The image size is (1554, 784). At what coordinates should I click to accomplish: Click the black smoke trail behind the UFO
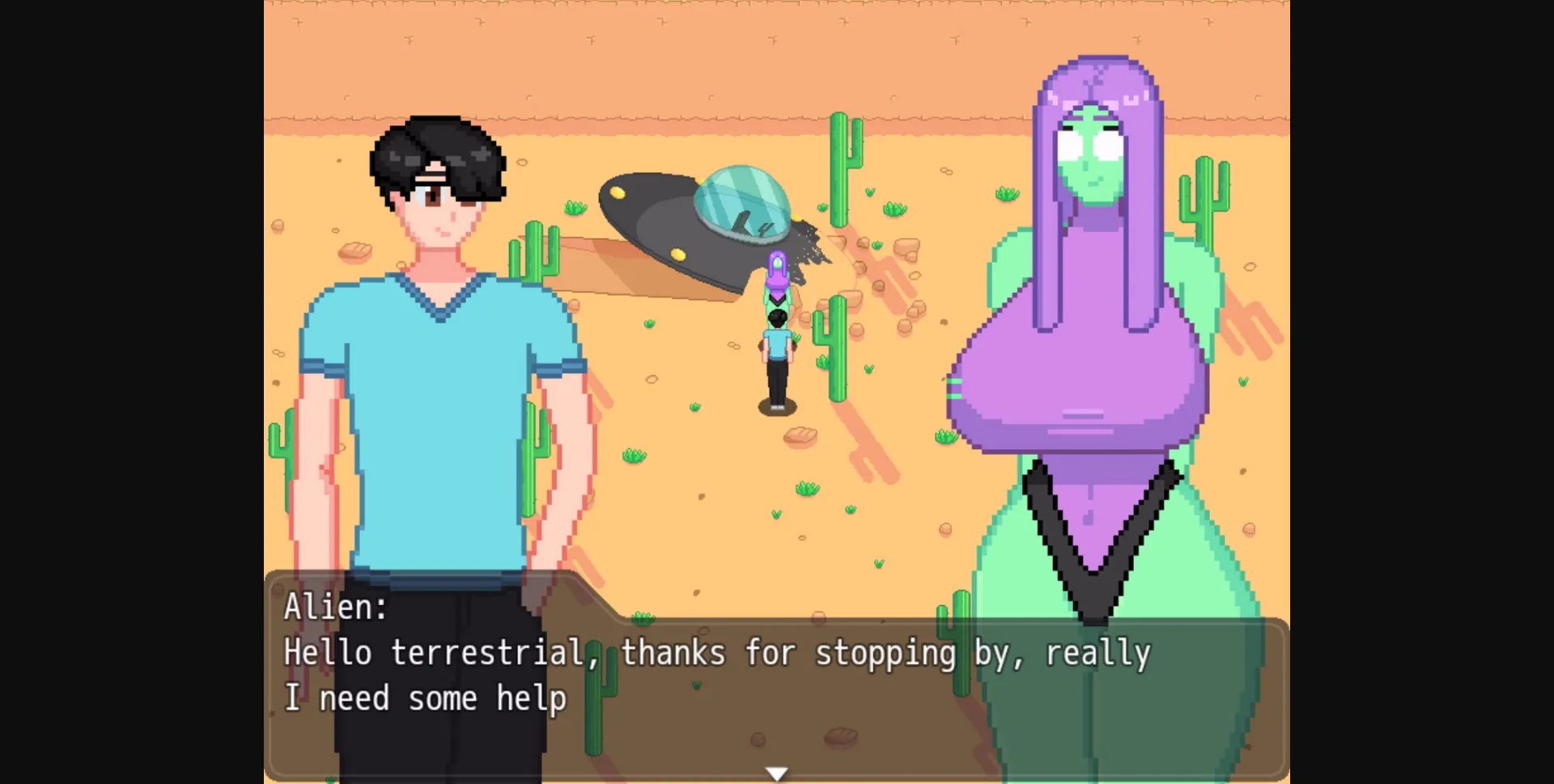809,243
